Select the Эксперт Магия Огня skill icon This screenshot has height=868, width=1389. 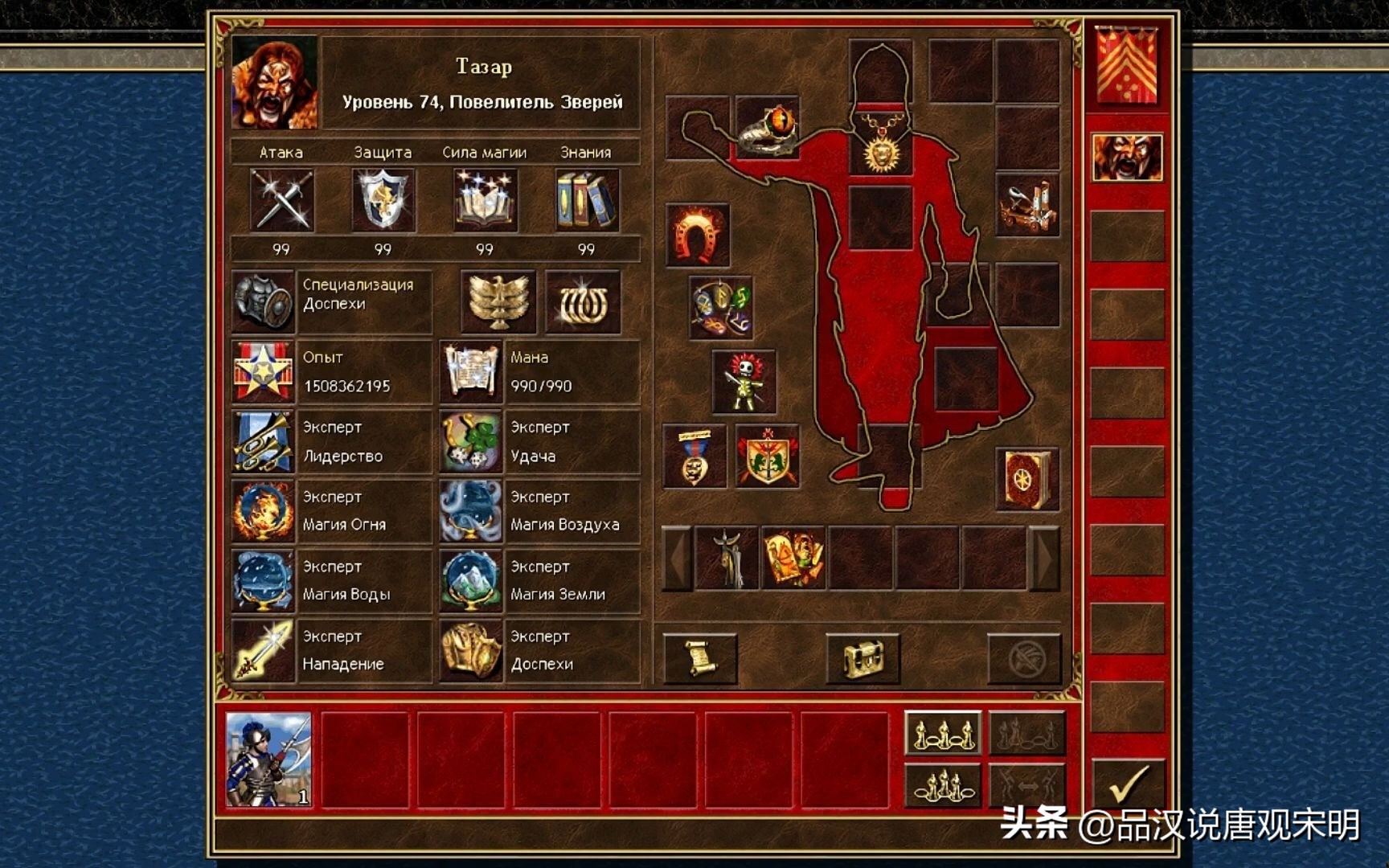(263, 510)
